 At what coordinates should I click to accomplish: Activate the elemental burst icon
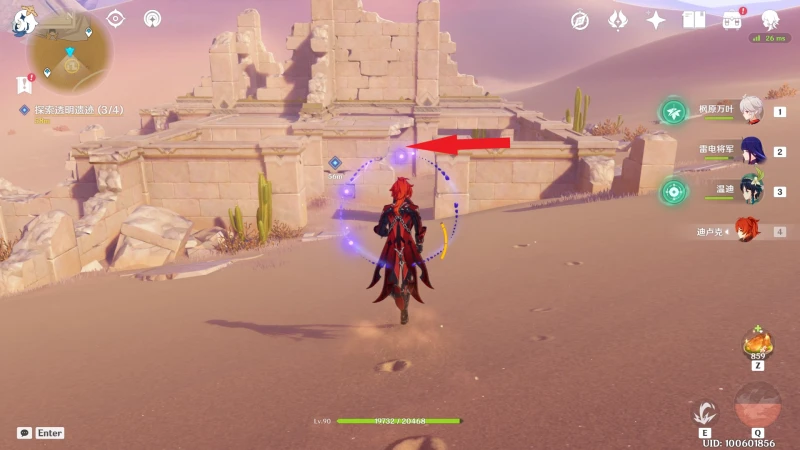coord(758,406)
